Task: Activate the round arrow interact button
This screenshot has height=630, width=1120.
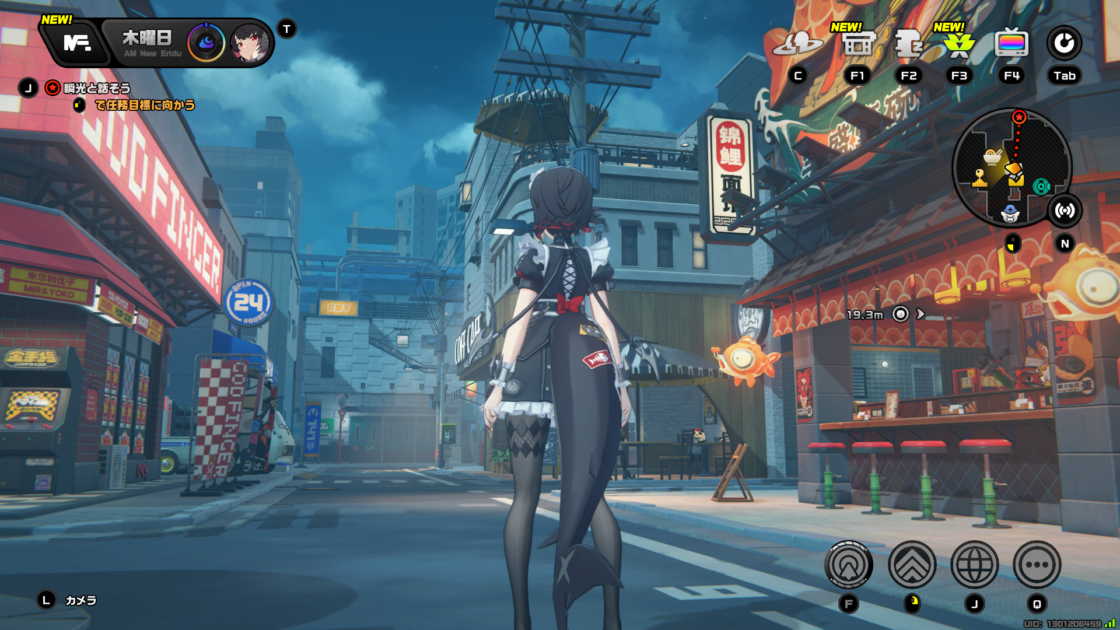Action: click(849, 565)
